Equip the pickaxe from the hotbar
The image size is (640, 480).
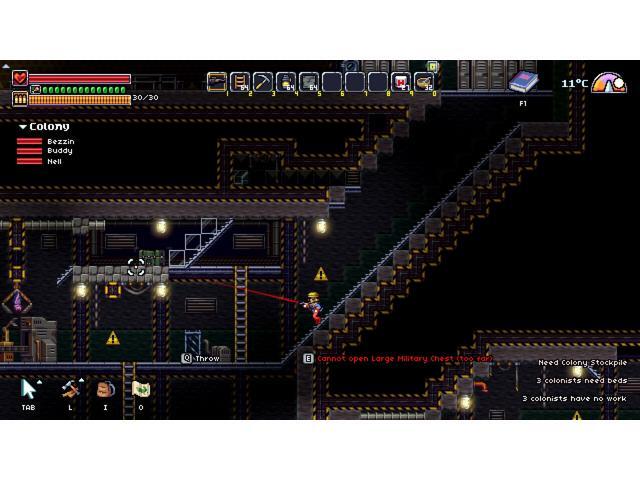click(263, 82)
